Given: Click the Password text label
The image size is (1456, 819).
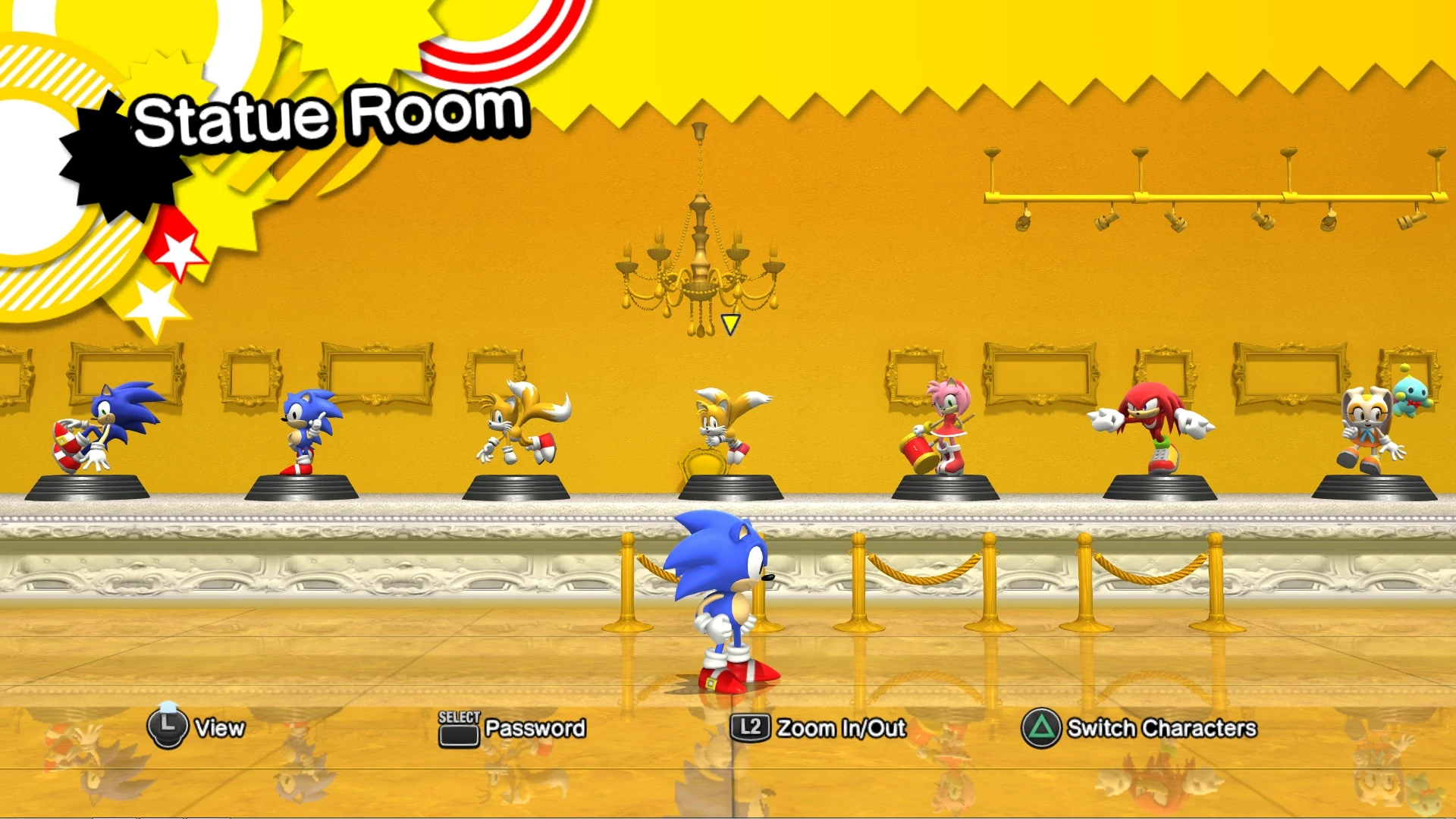Looking at the screenshot, I should [534, 727].
